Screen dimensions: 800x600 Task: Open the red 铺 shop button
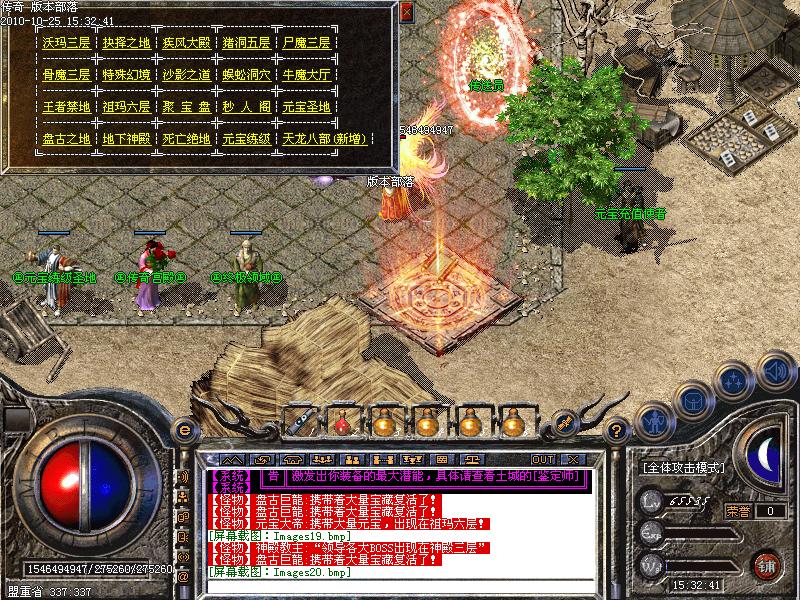click(766, 565)
